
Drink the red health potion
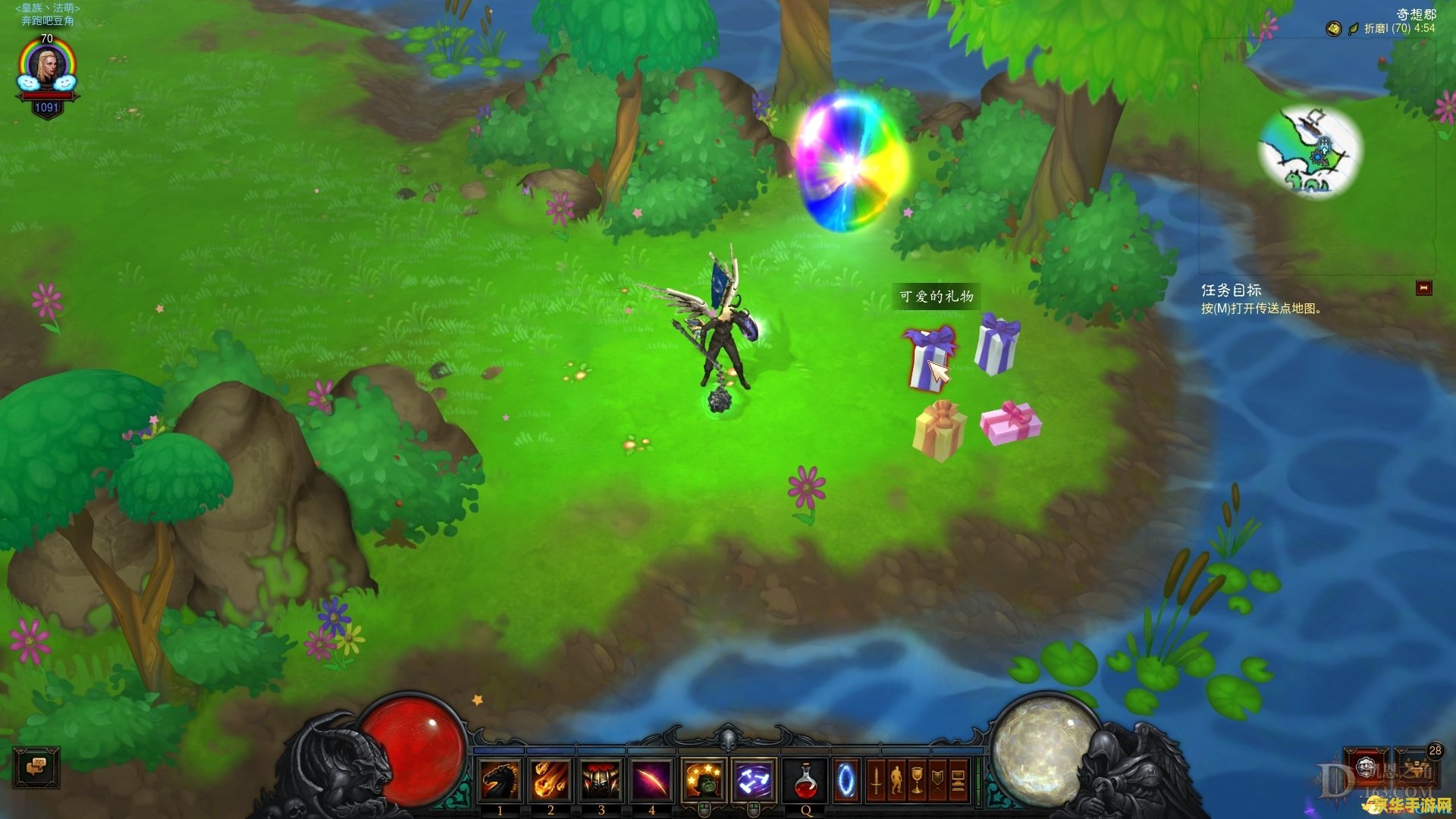(805, 780)
